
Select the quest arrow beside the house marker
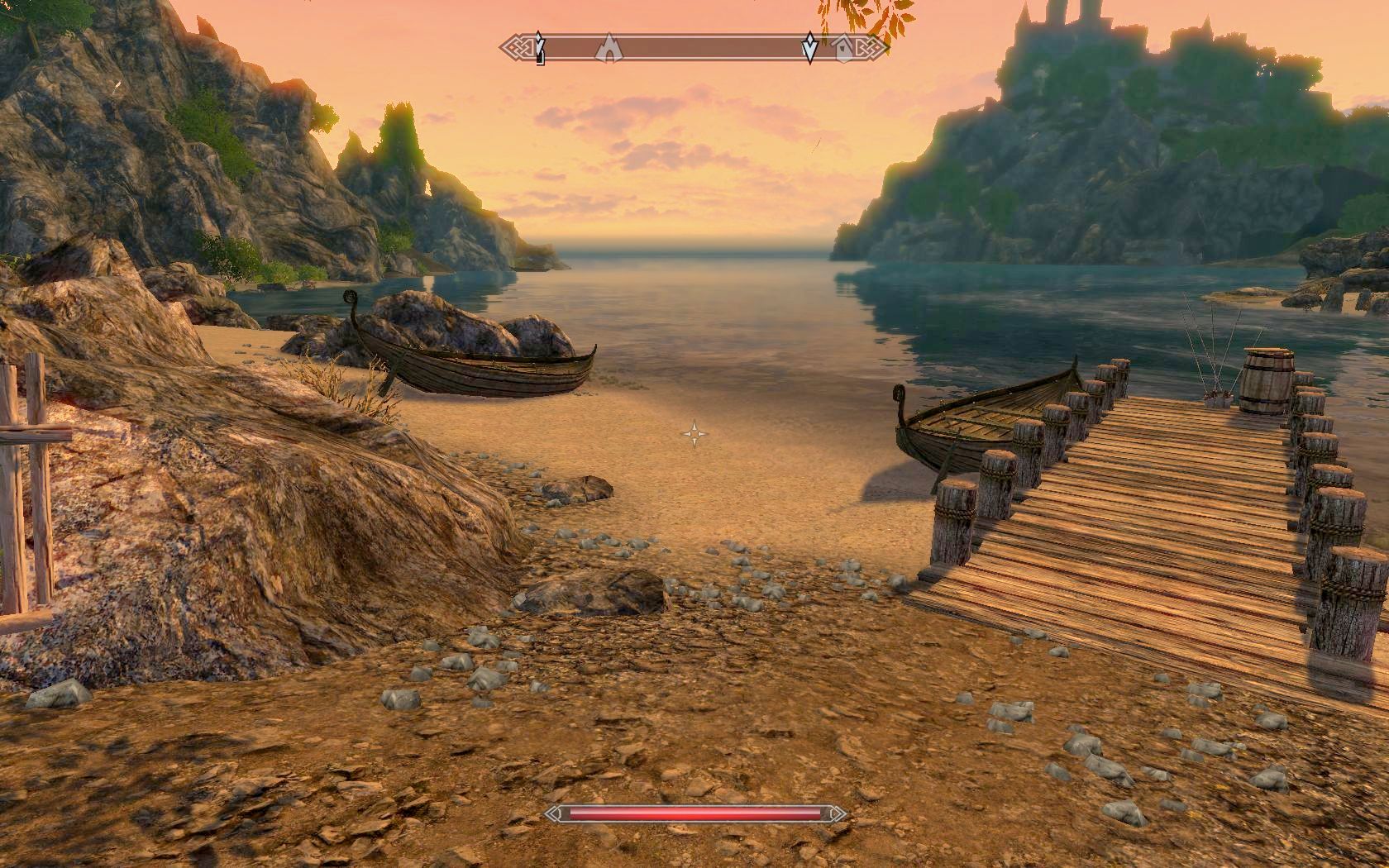(810, 50)
